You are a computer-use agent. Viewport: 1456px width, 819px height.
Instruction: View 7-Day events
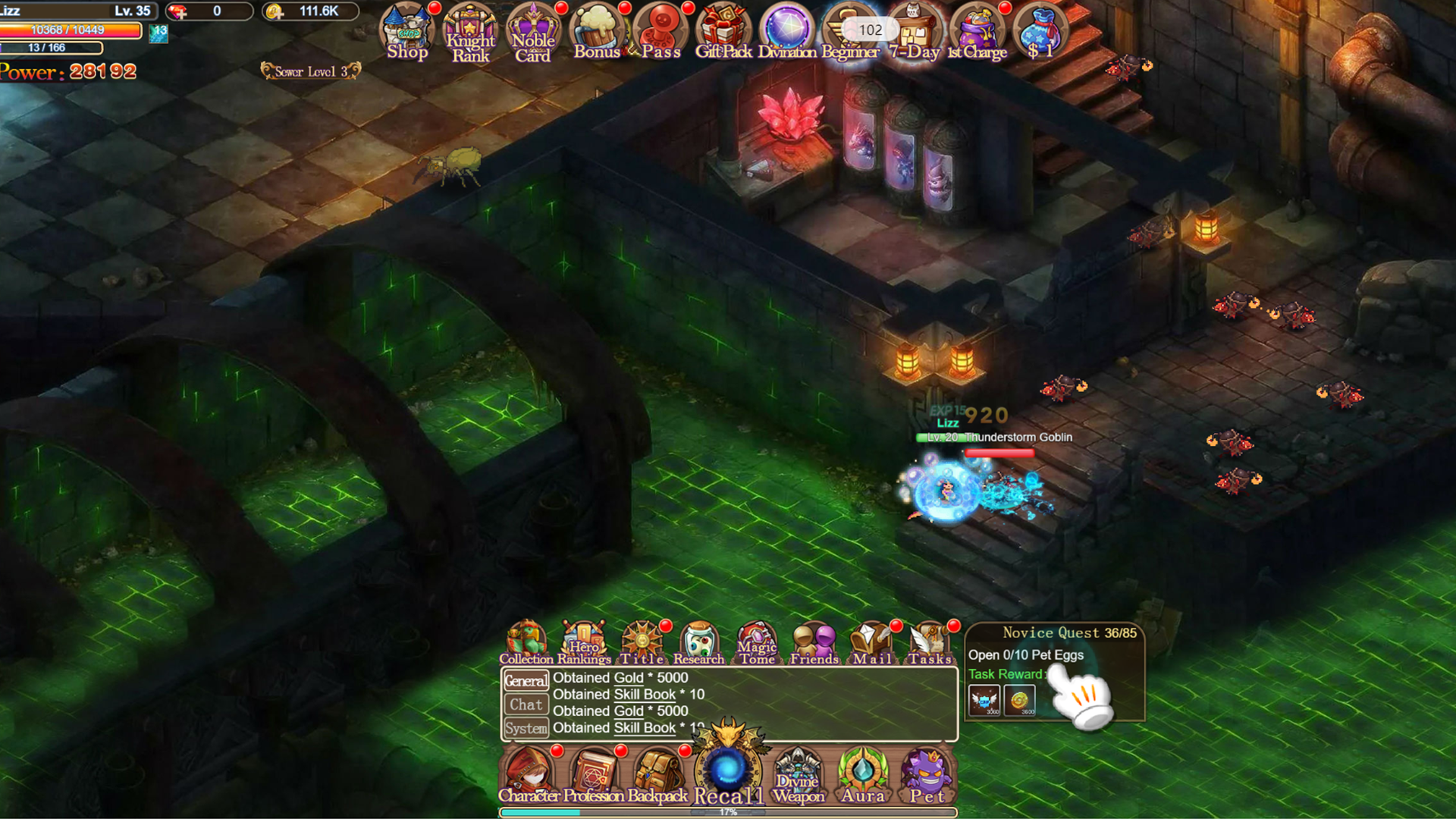[914, 30]
